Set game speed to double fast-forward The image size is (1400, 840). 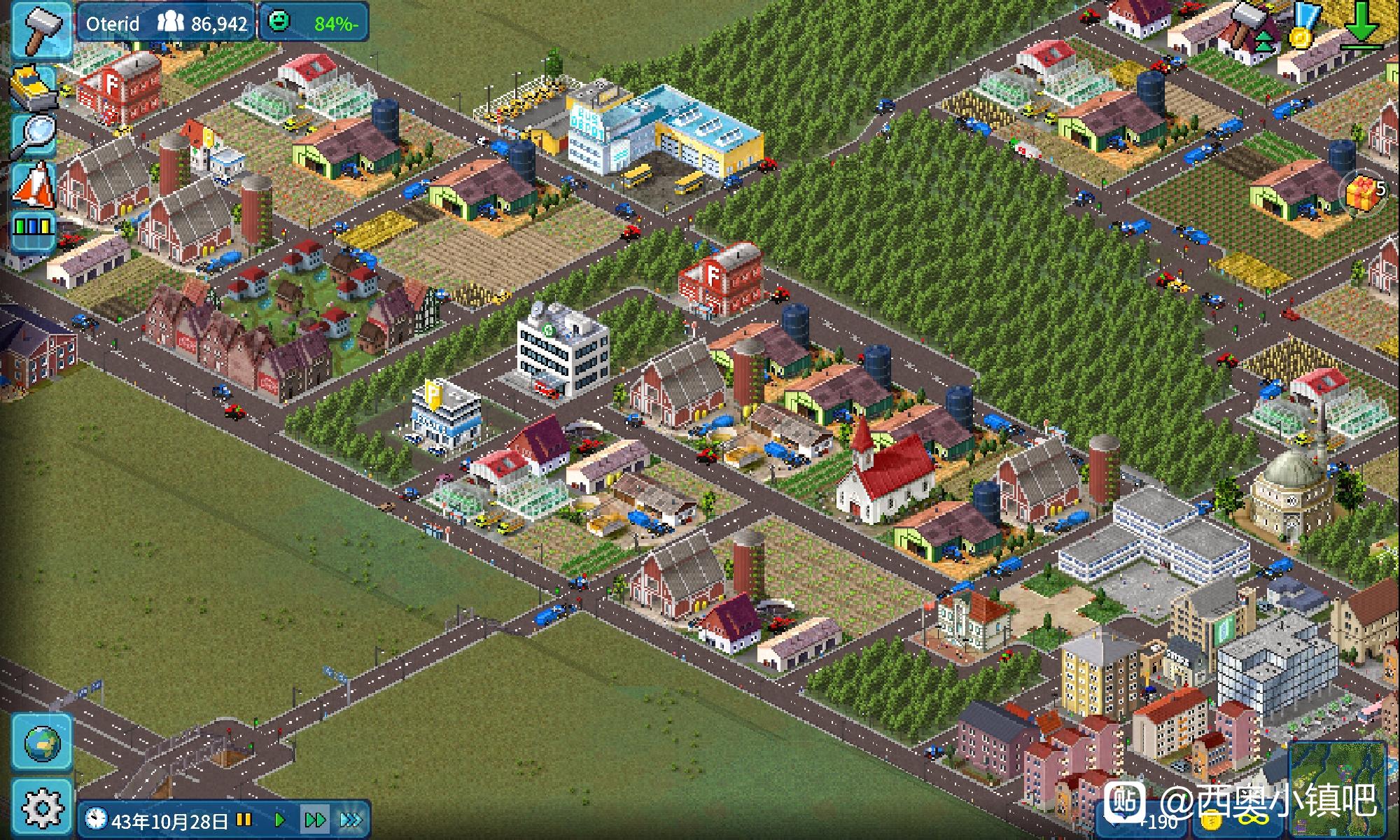(x=315, y=820)
